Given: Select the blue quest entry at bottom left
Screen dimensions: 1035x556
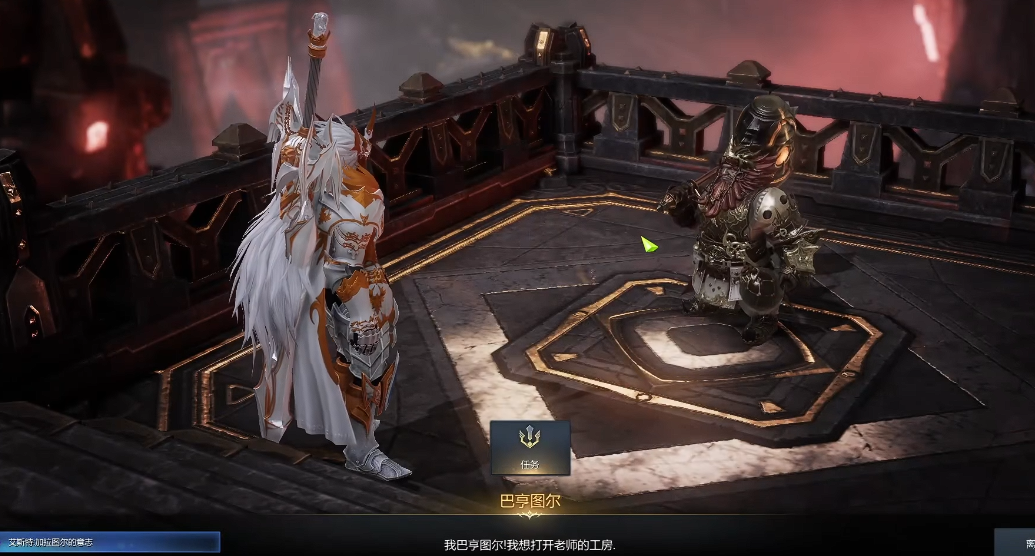Looking at the screenshot, I should click(x=108, y=542).
